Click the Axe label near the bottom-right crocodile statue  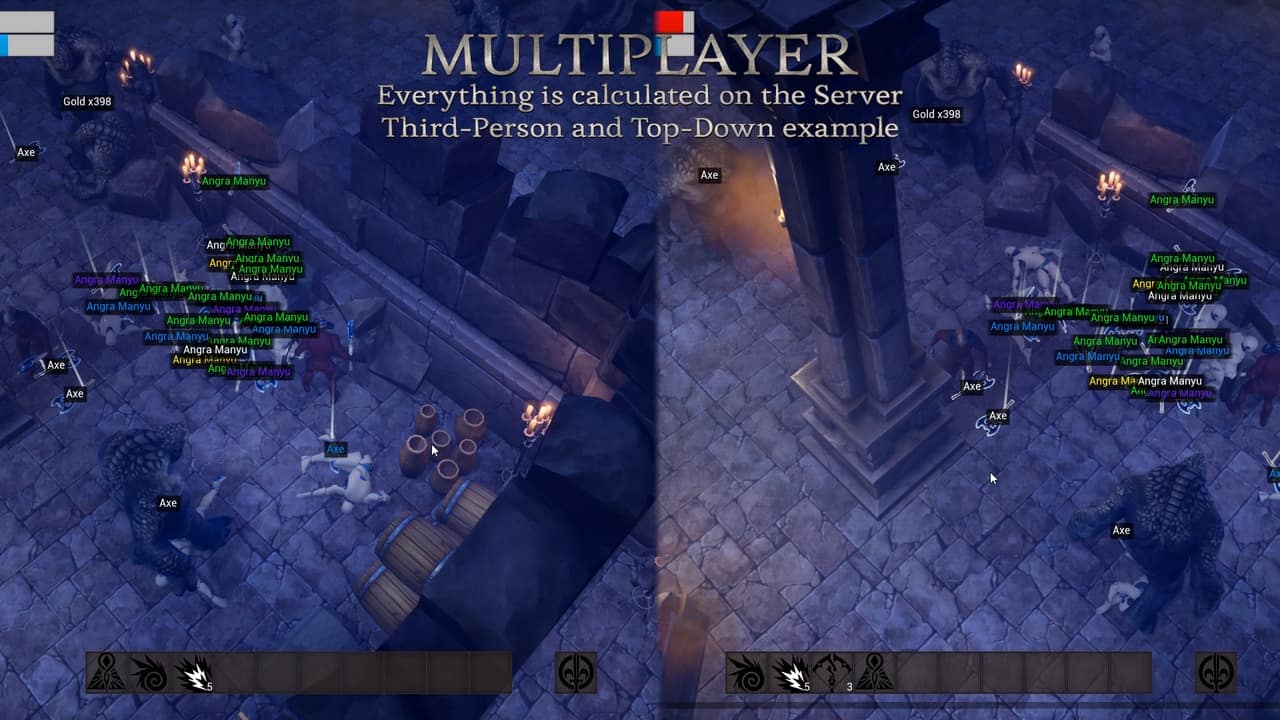point(1122,530)
